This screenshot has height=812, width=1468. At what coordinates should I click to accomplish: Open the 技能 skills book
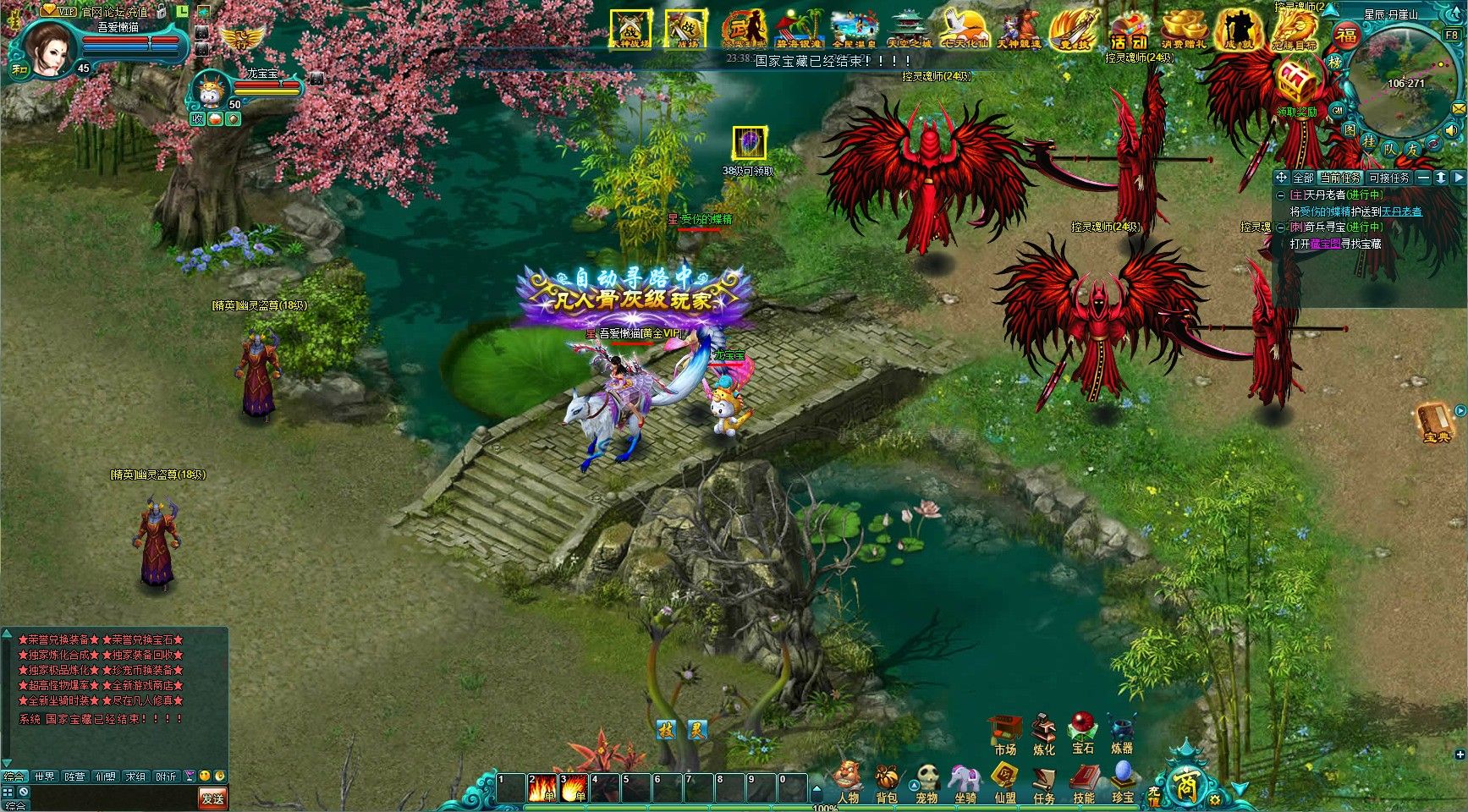(1083, 782)
